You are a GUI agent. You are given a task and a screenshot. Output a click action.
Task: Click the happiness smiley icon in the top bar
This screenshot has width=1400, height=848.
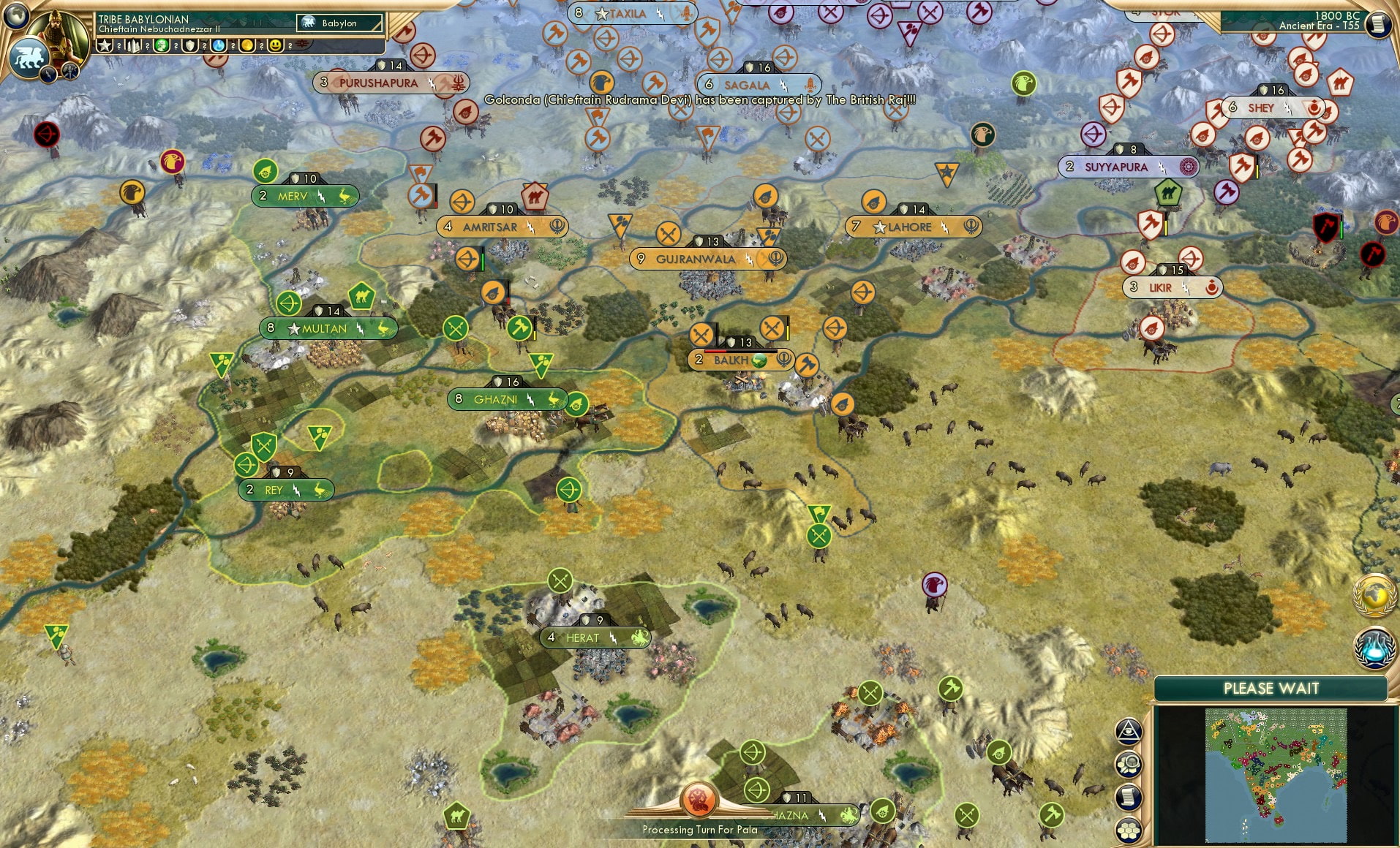(276, 45)
